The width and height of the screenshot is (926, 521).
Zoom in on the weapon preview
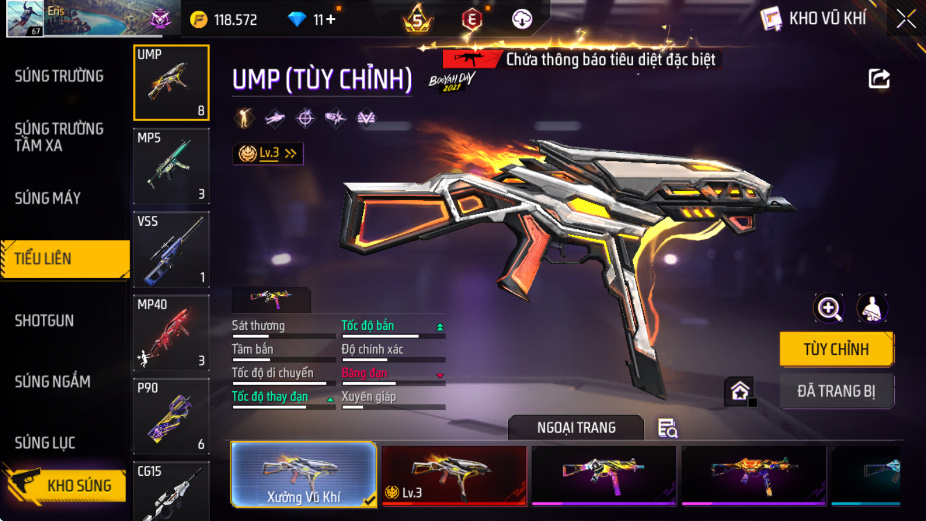[829, 308]
